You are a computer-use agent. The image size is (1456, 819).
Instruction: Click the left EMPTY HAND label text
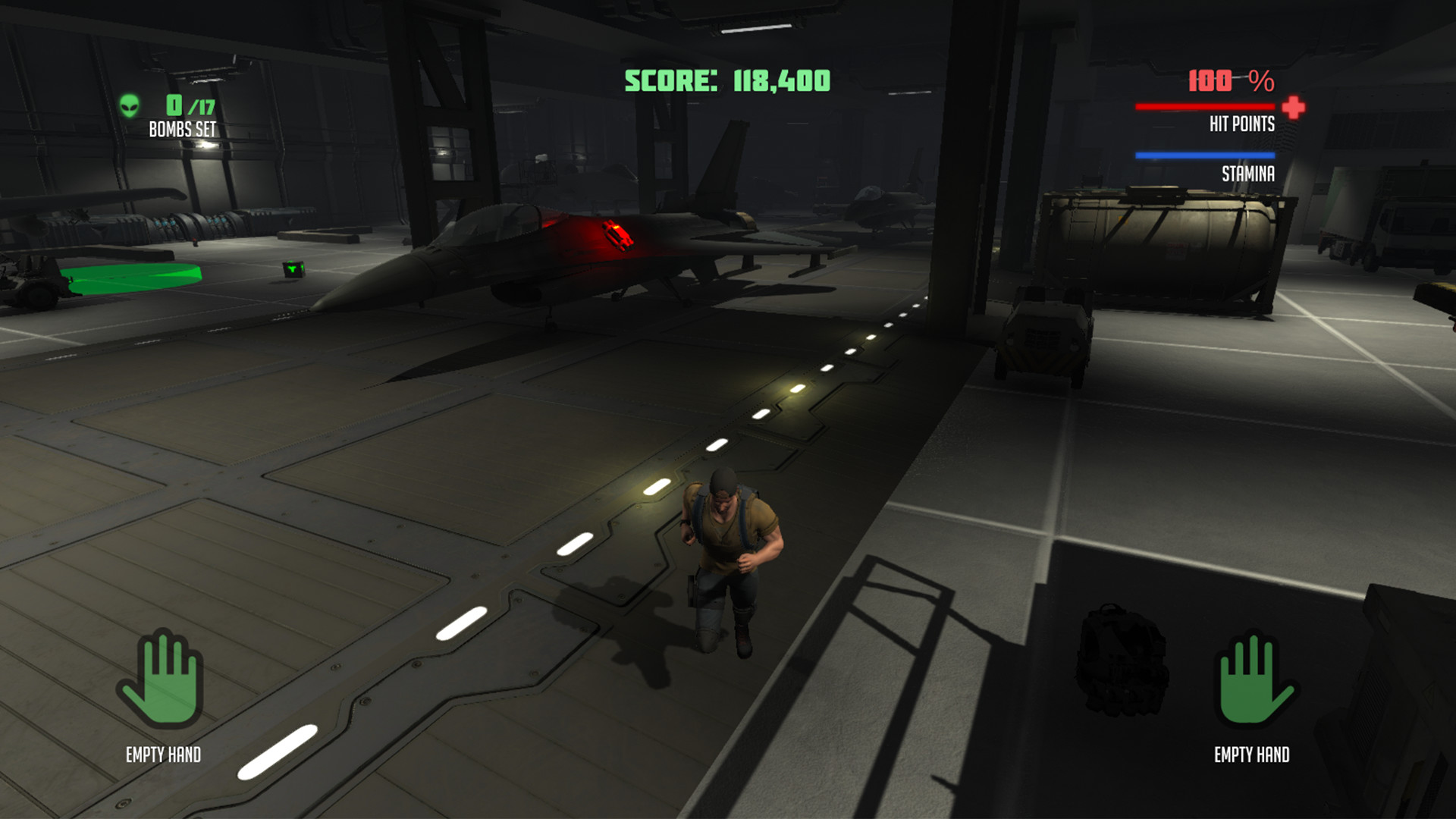coord(163,755)
